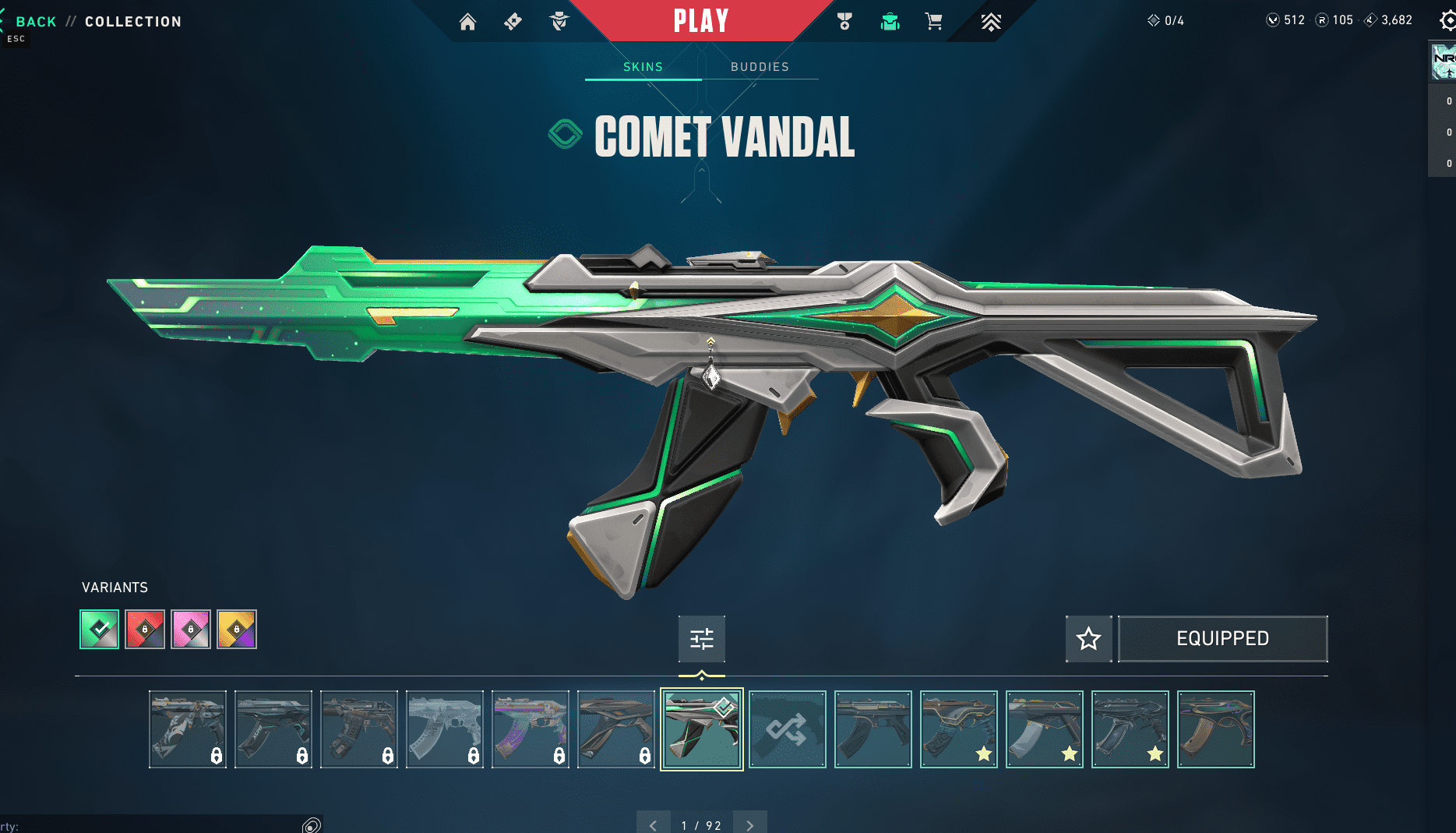Image resolution: width=1456 pixels, height=833 pixels.
Task: Go to the next skin page
Action: (749, 824)
